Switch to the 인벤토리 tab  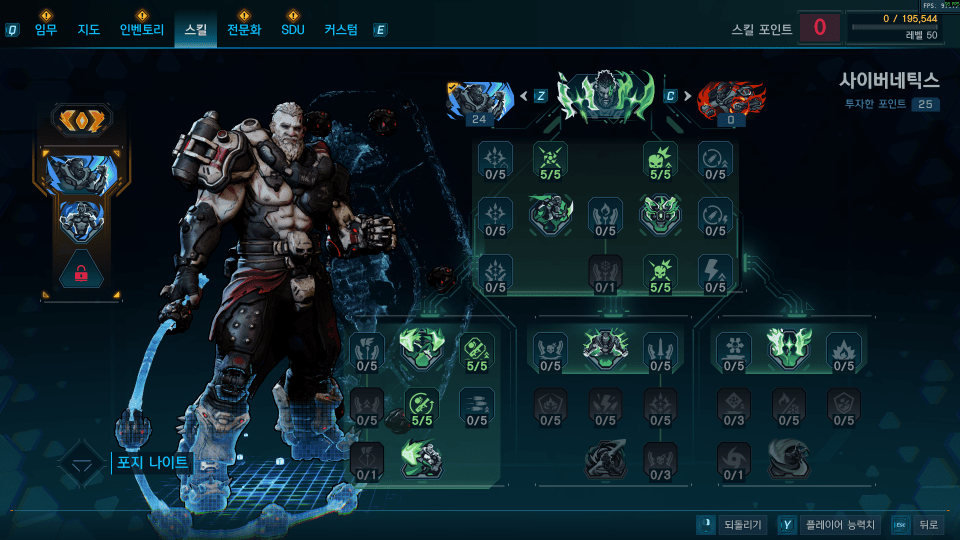pyautogui.click(x=140, y=30)
